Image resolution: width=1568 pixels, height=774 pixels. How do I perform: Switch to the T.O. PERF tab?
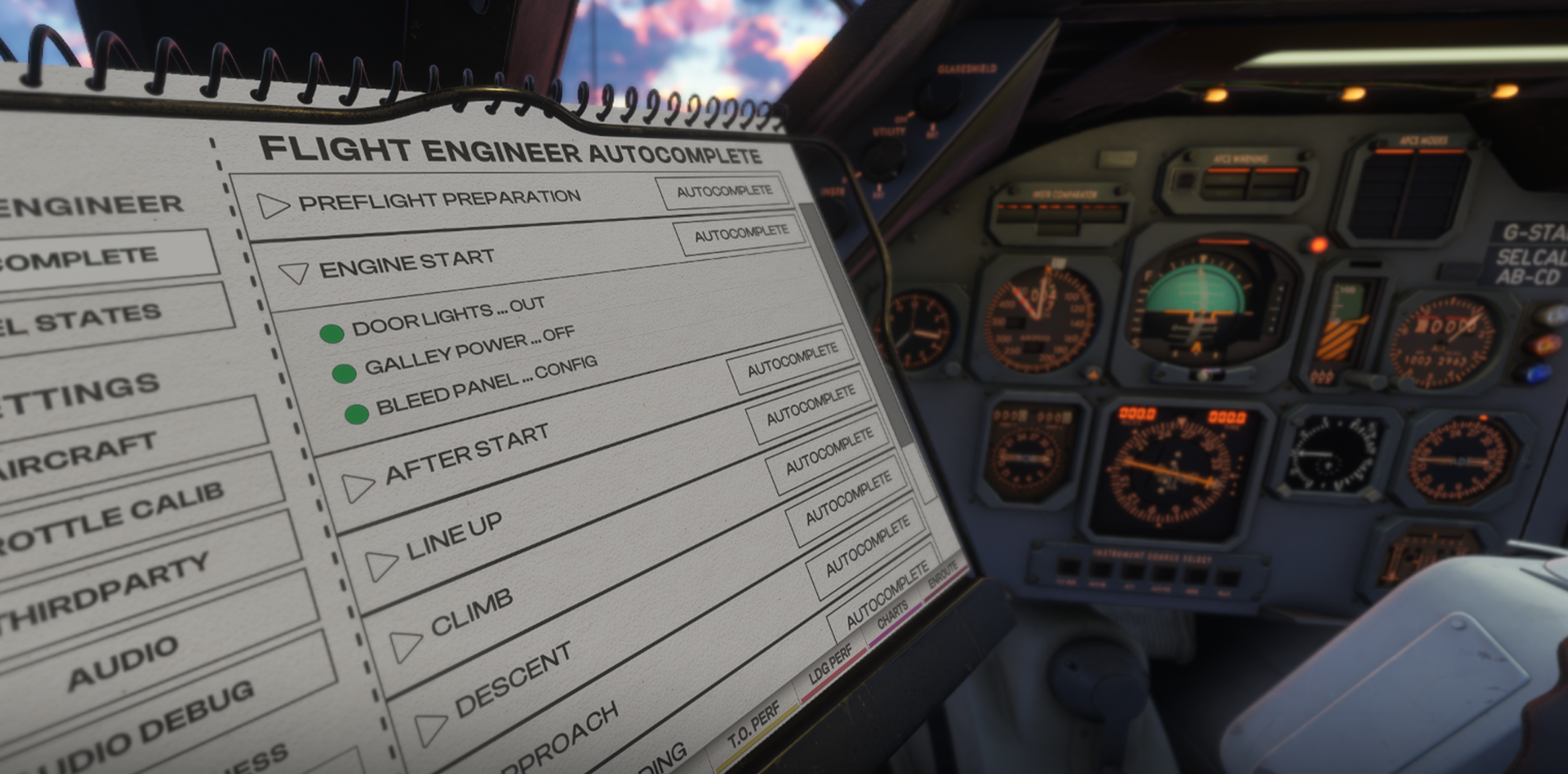click(754, 725)
